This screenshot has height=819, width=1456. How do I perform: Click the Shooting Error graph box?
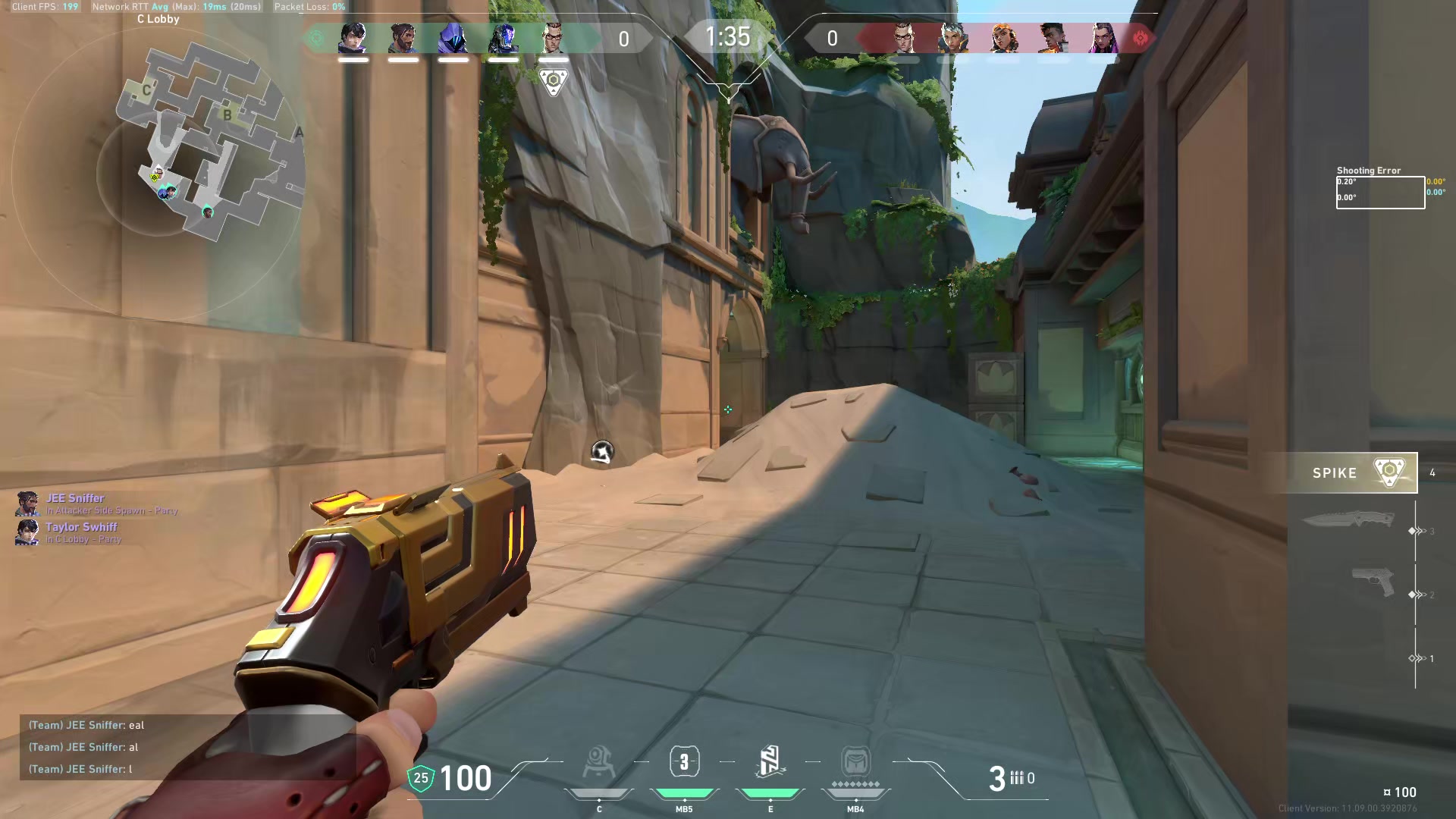(x=1380, y=192)
